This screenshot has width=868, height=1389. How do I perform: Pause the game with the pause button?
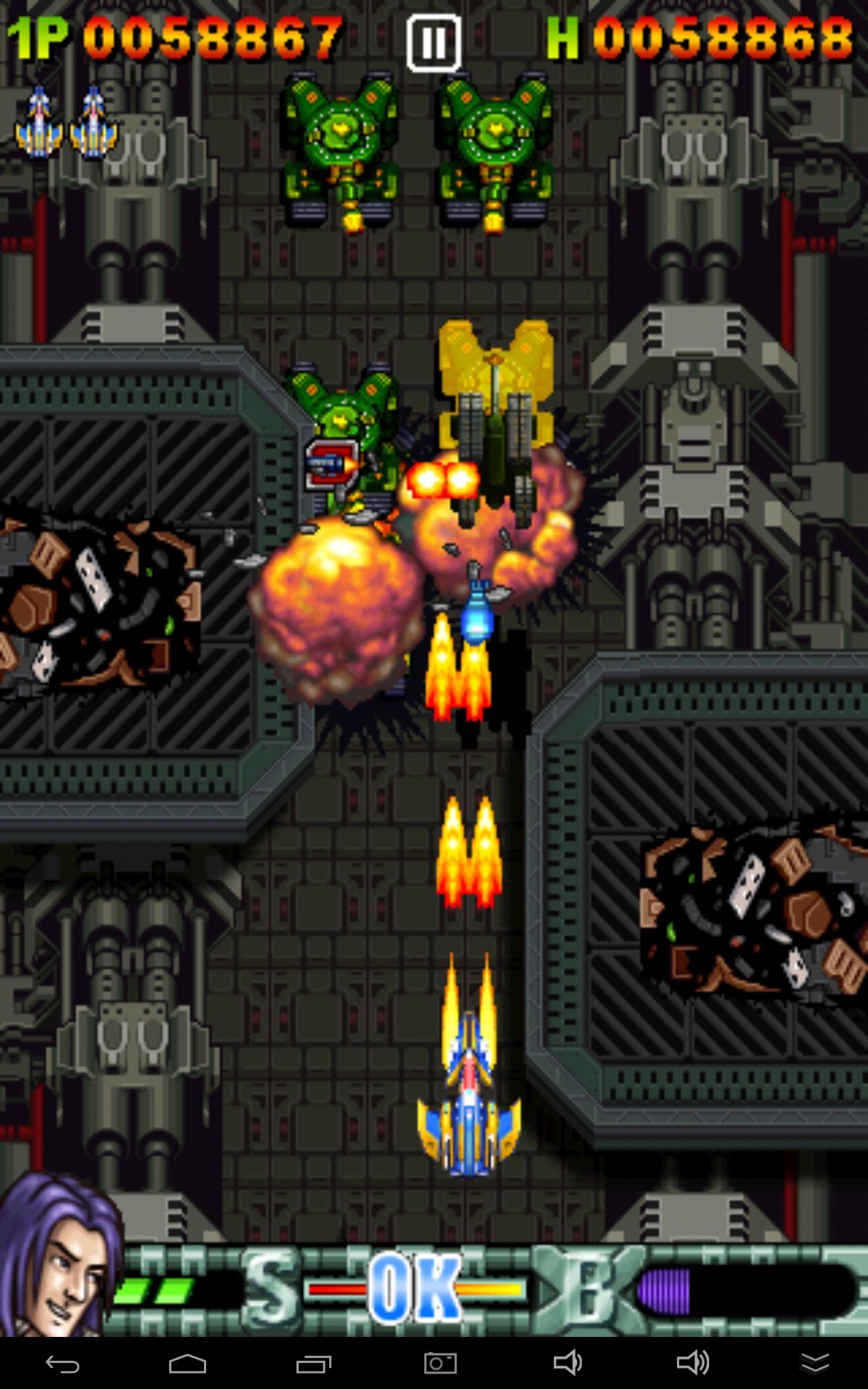(433, 43)
